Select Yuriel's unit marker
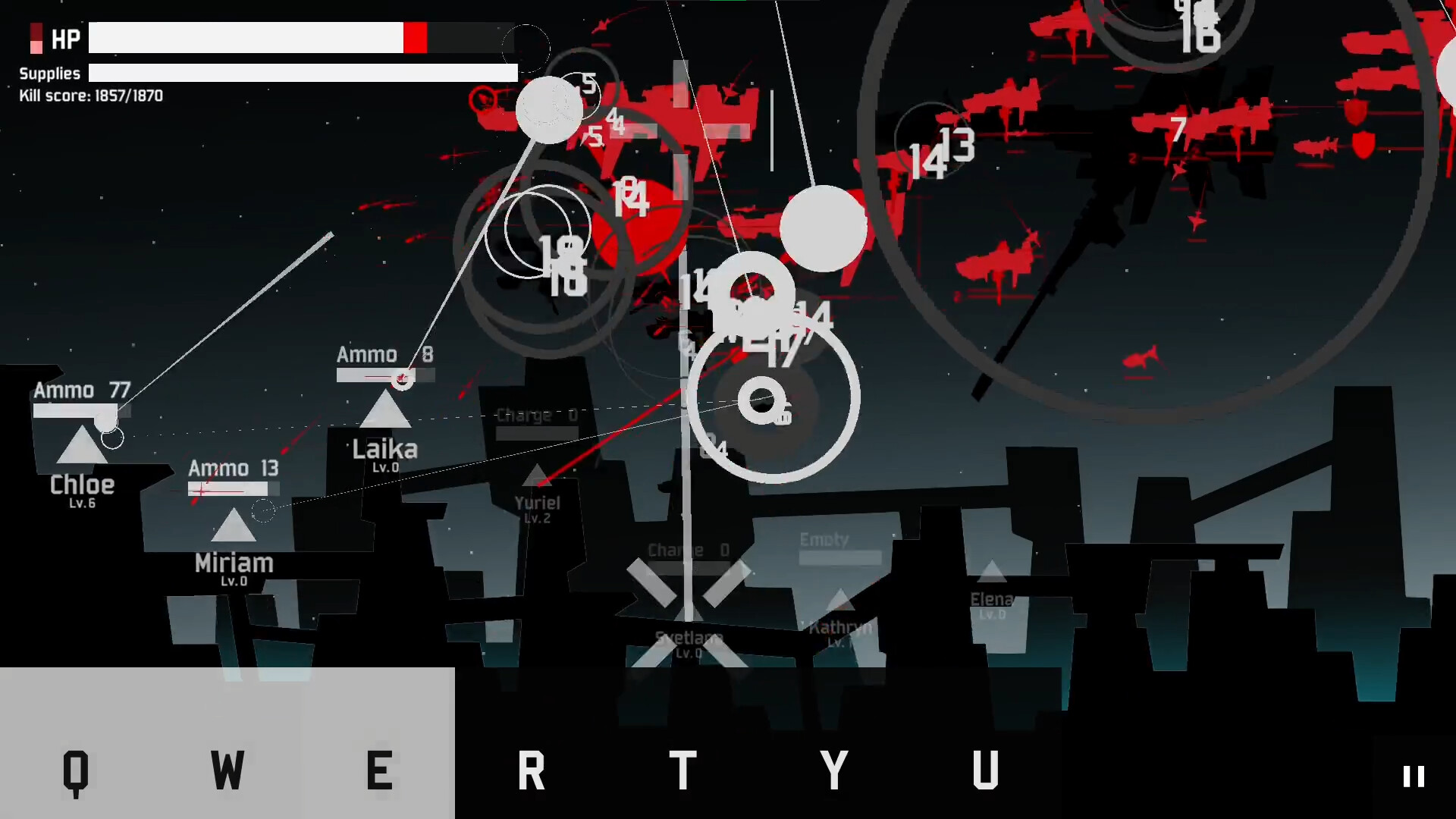The image size is (1456, 819). point(538,479)
